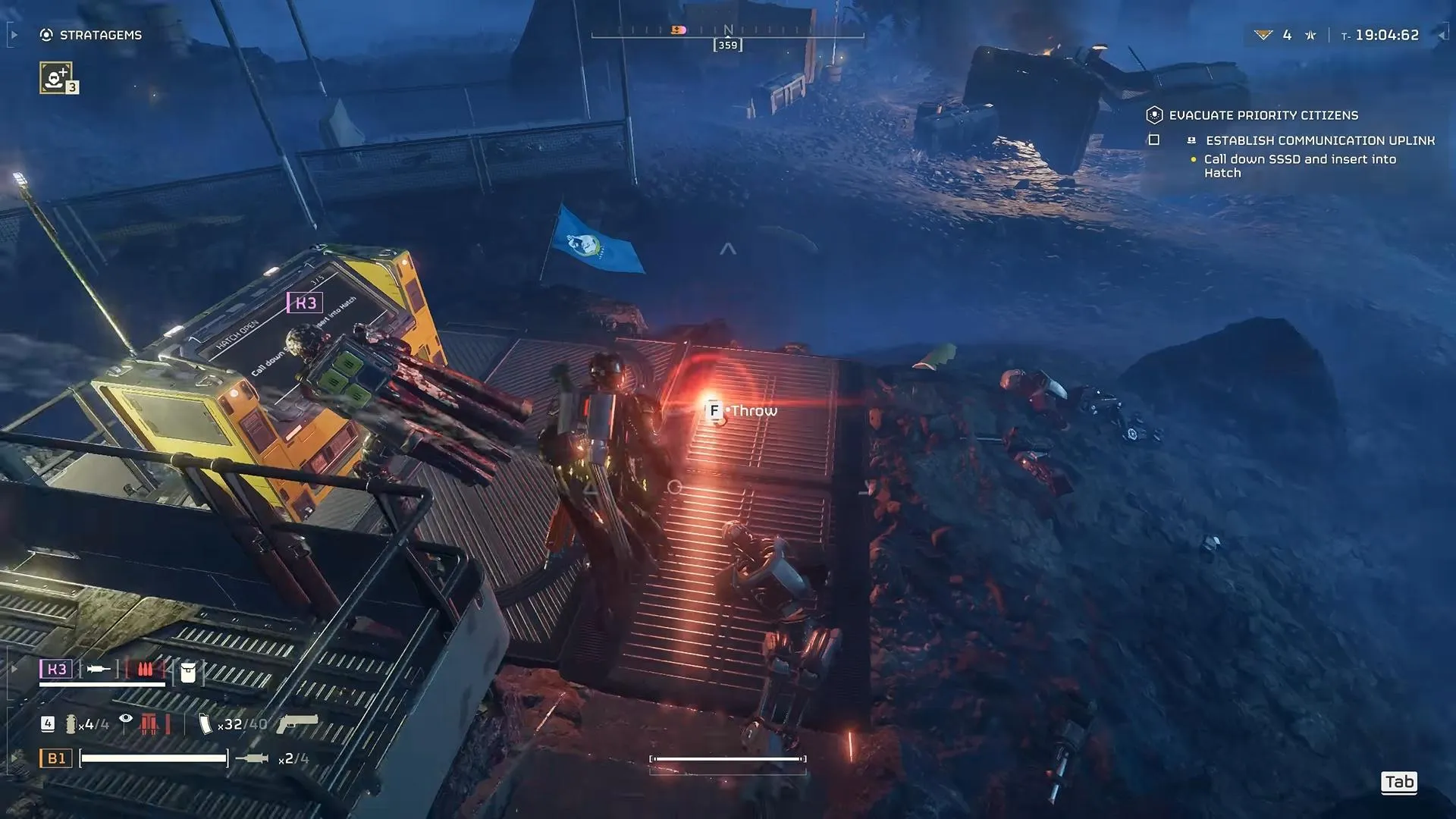Select the magazine ammo icon
The image size is (1456, 819).
(x=205, y=724)
